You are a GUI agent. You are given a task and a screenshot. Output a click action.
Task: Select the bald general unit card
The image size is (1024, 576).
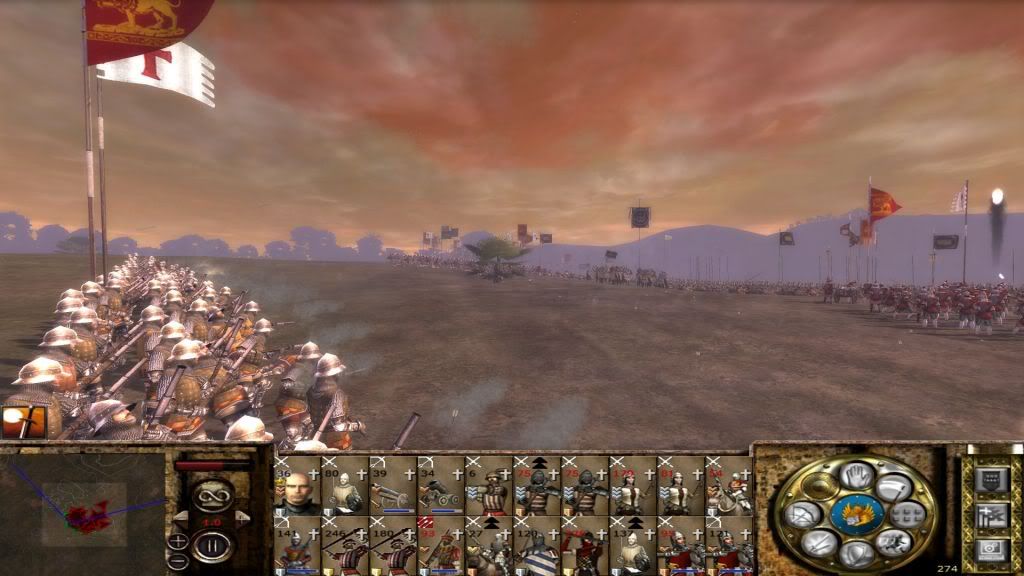[297, 486]
